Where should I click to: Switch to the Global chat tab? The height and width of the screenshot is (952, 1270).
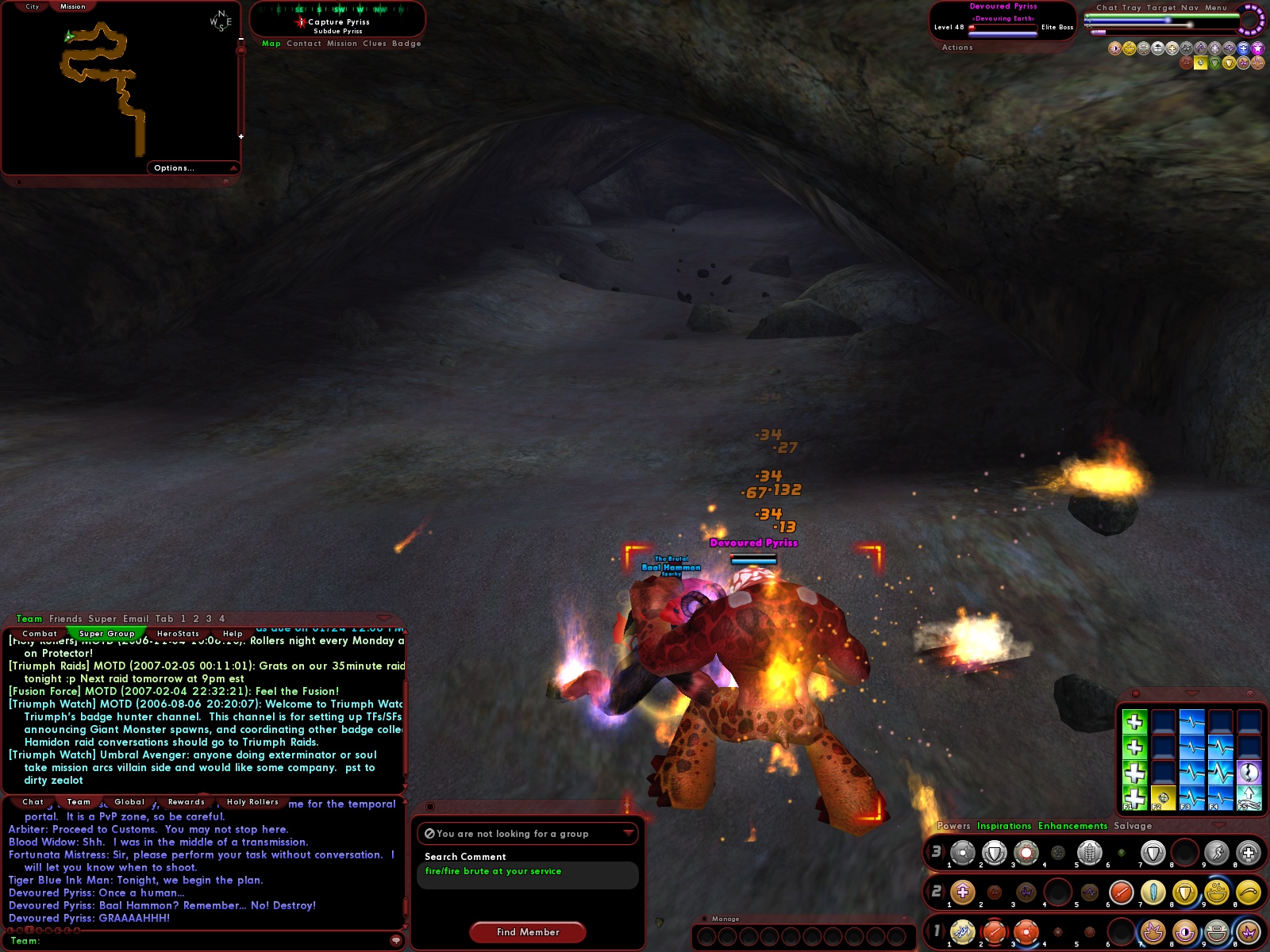click(x=129, y=802)
